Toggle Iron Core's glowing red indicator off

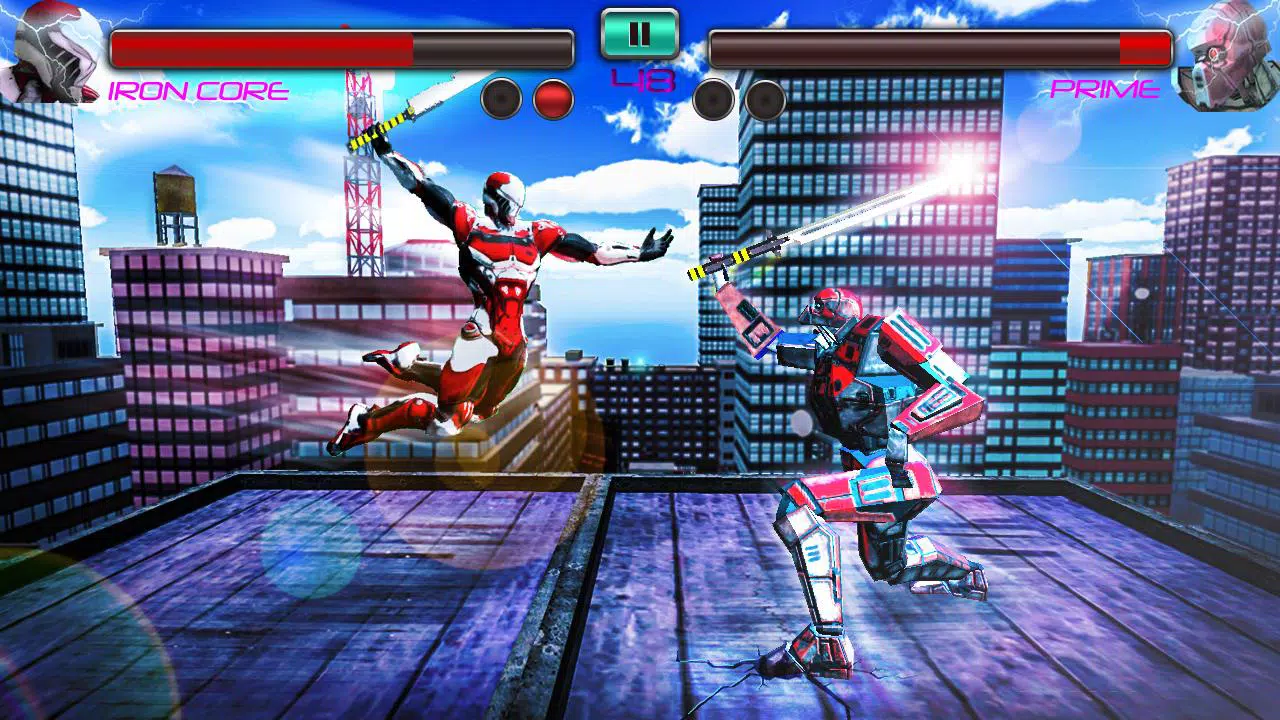[x=552, y=96]
